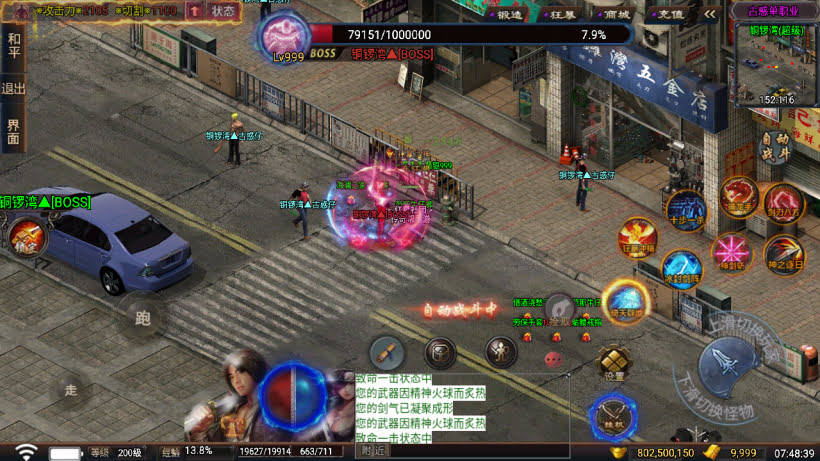Click the 退出 exit tab
This screenshot has height=461, width=820.
[x=13, y=88]
